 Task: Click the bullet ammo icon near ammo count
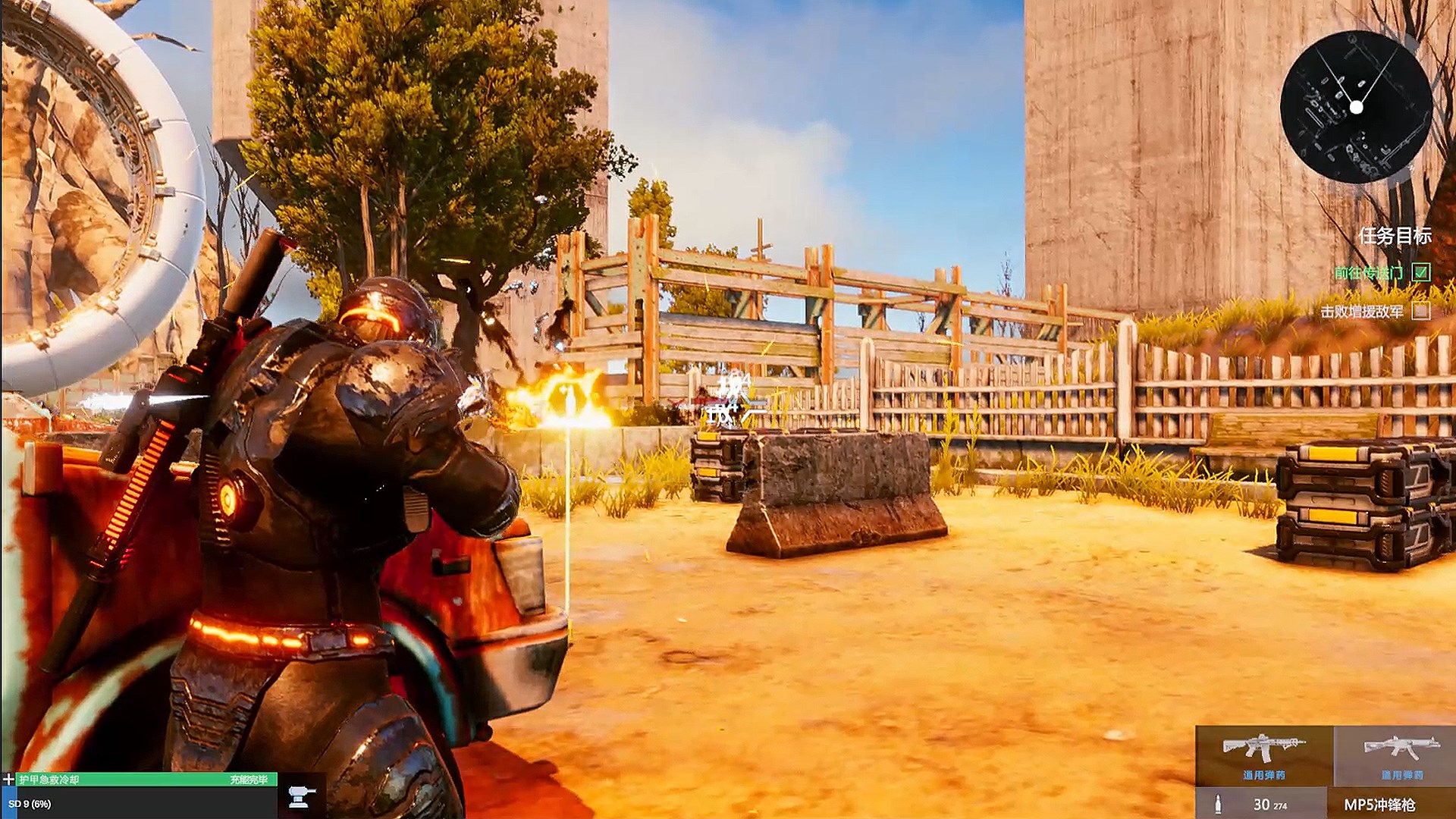click(x=1218, y=804)
